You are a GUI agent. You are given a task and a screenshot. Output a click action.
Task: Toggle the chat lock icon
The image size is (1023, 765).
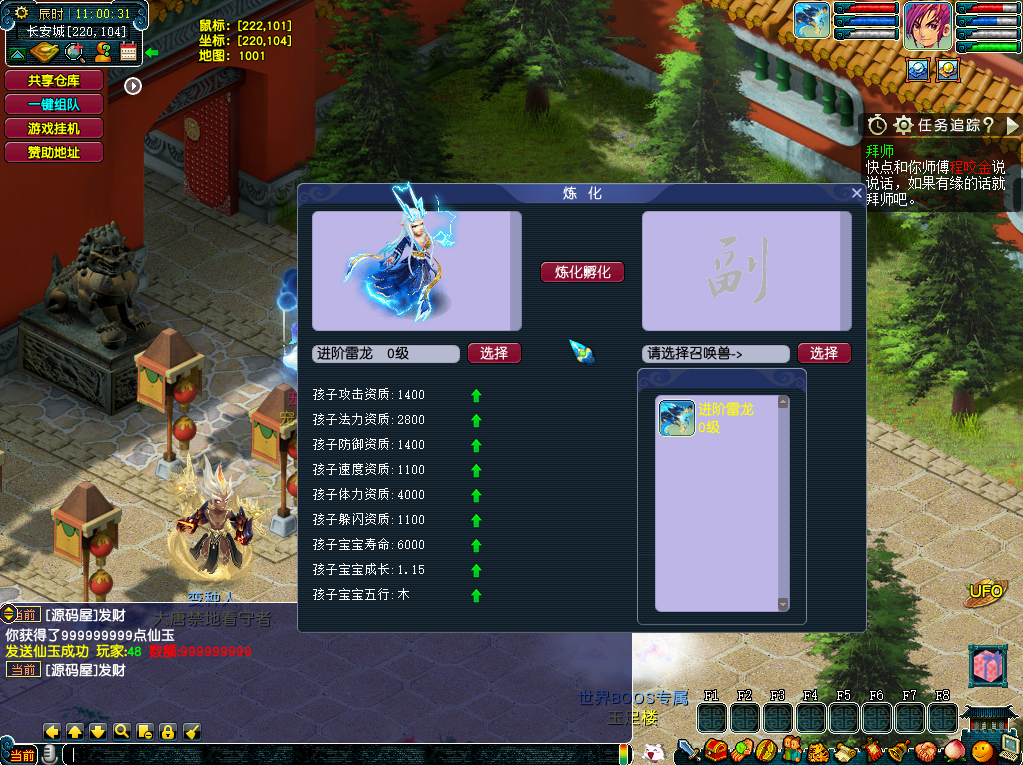click(168, 731)
